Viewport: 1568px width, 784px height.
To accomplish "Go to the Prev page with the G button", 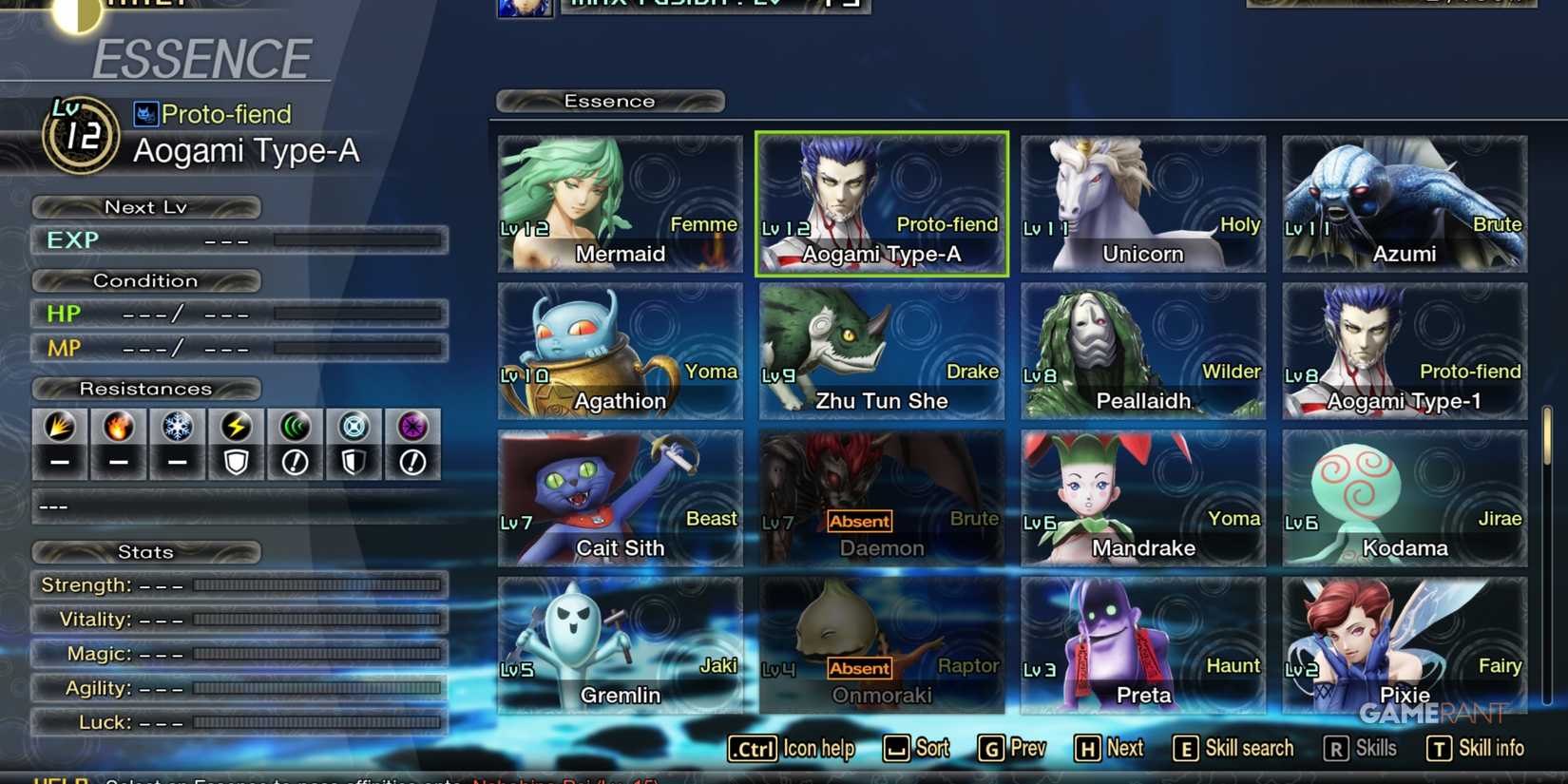I will (x=1010, y=749).
